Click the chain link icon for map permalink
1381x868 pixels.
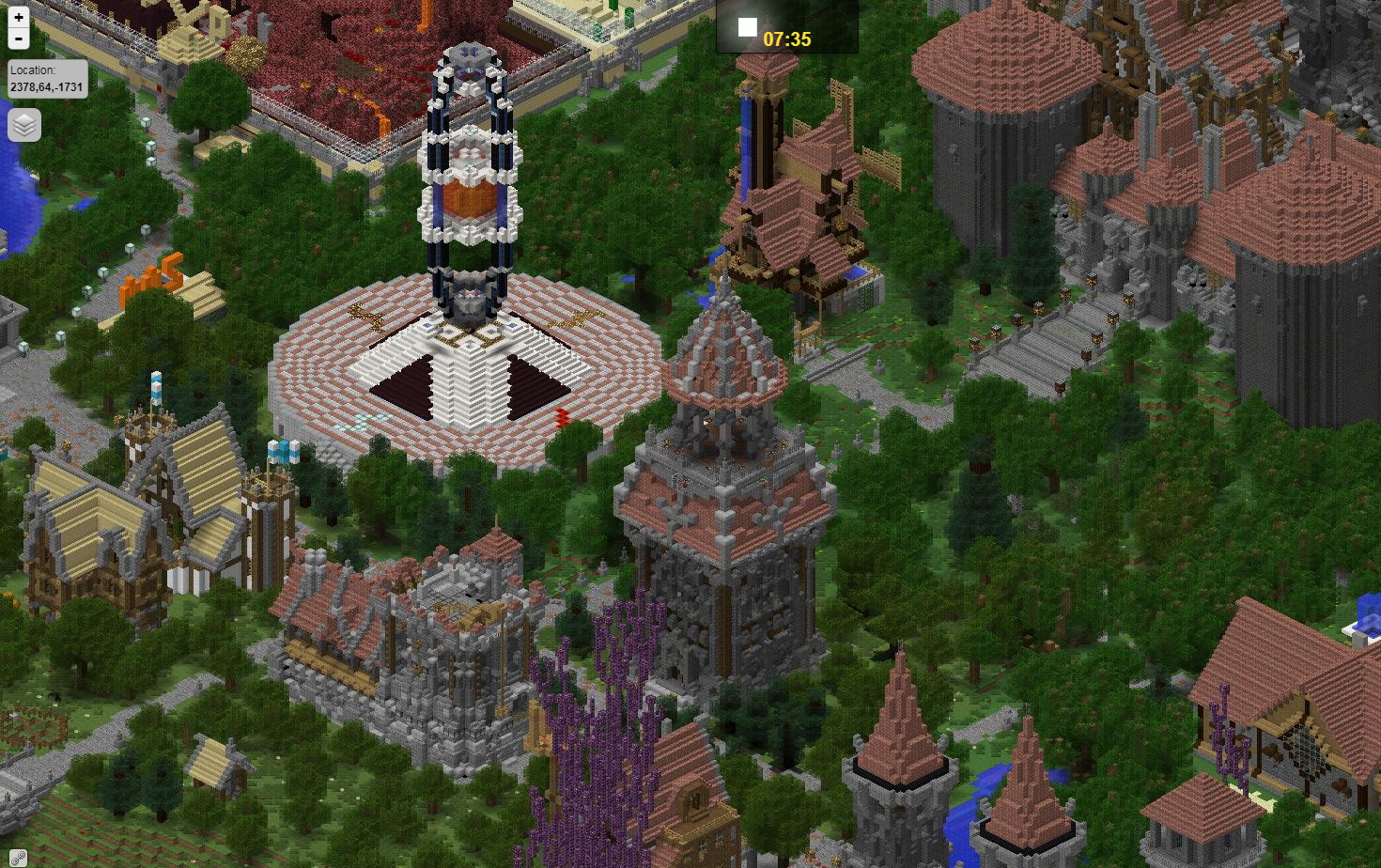pyautogui.click(x=16, y=858)
